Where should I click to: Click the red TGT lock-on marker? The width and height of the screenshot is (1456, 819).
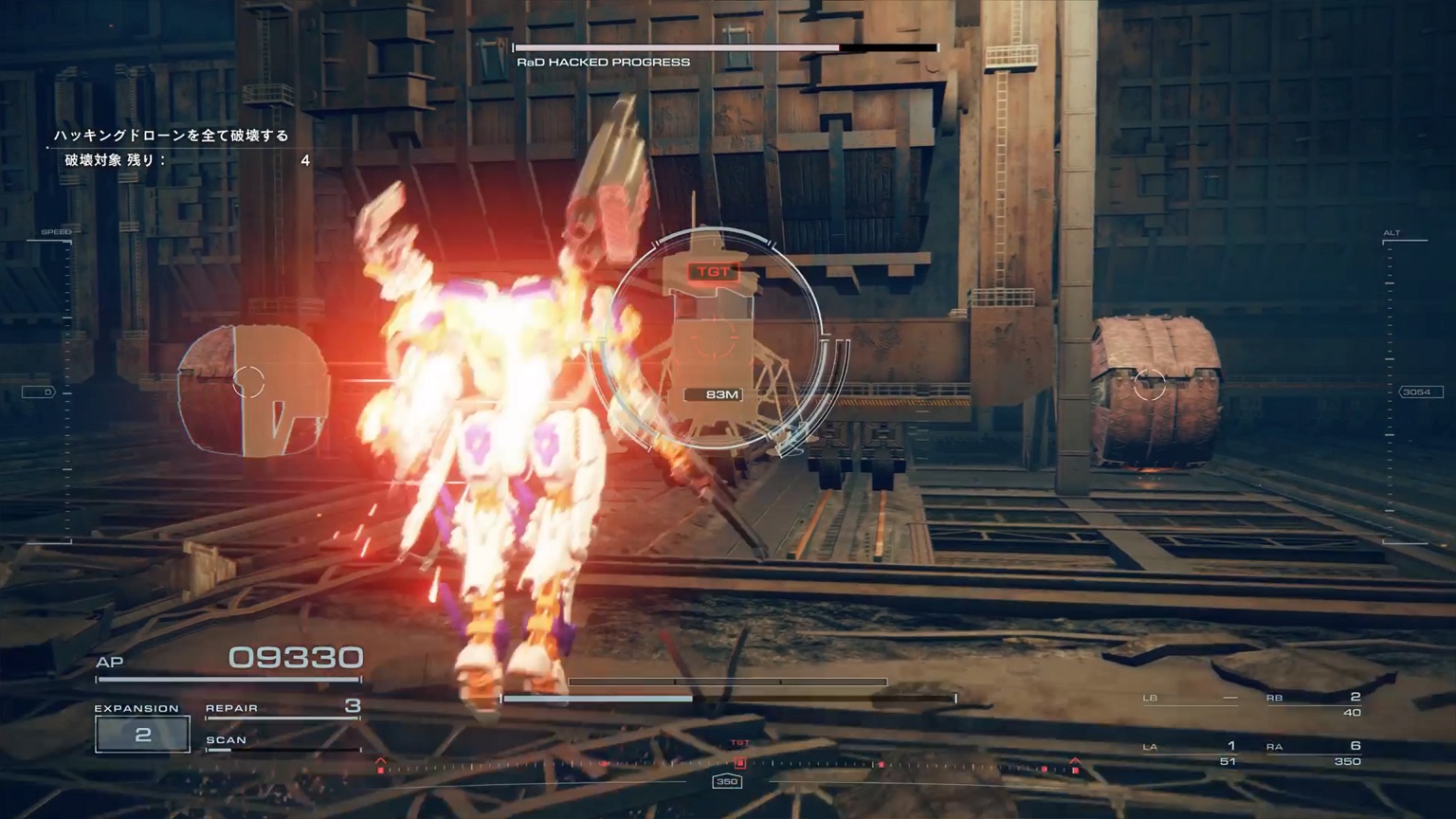(712, 272)
